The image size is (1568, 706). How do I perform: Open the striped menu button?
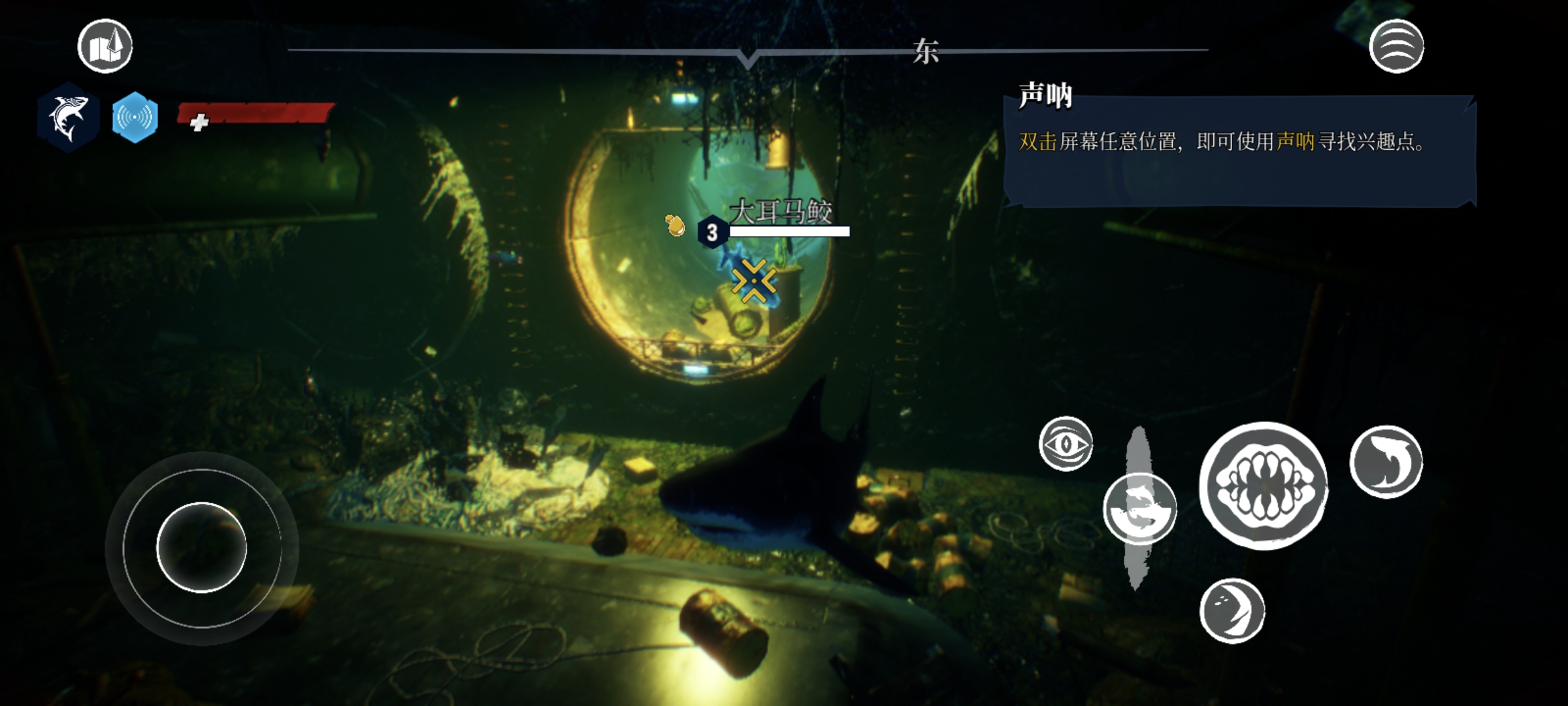click(1396, 46)
